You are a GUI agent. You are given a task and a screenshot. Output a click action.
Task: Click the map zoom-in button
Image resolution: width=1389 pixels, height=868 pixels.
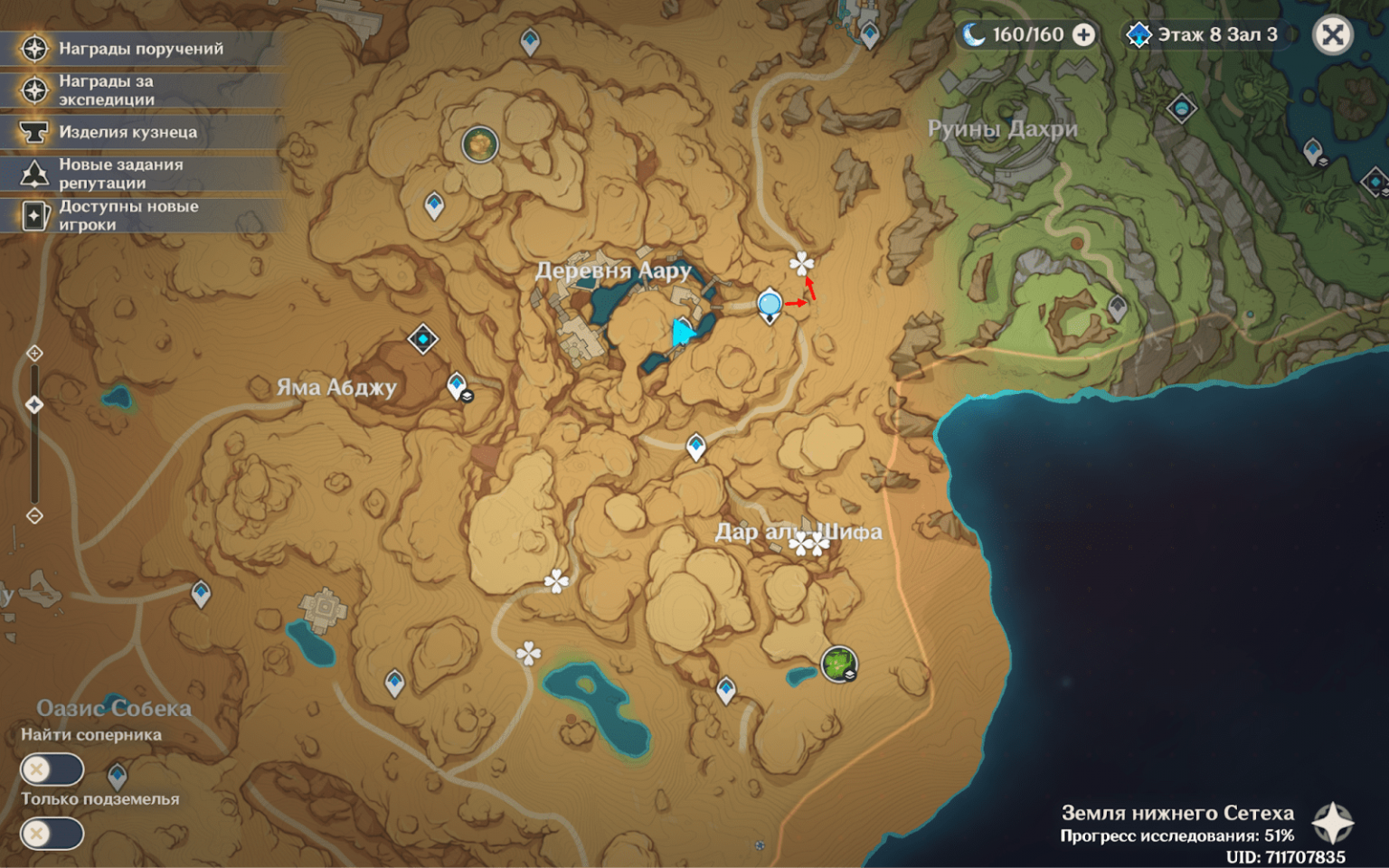click(x=34, y=353)
